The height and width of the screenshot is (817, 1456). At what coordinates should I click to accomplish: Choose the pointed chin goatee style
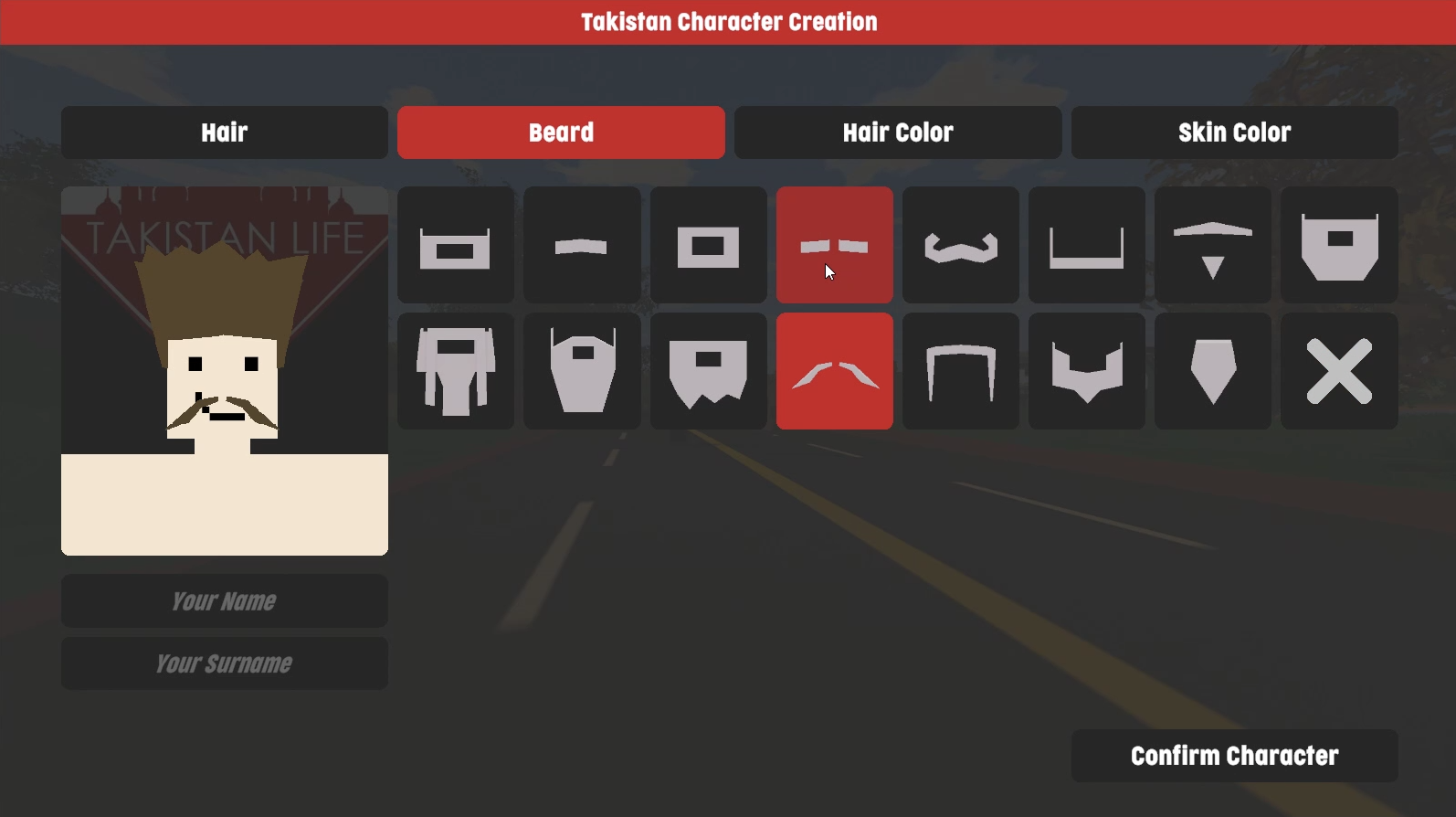pyautogui.click(x=1086, y=371)
